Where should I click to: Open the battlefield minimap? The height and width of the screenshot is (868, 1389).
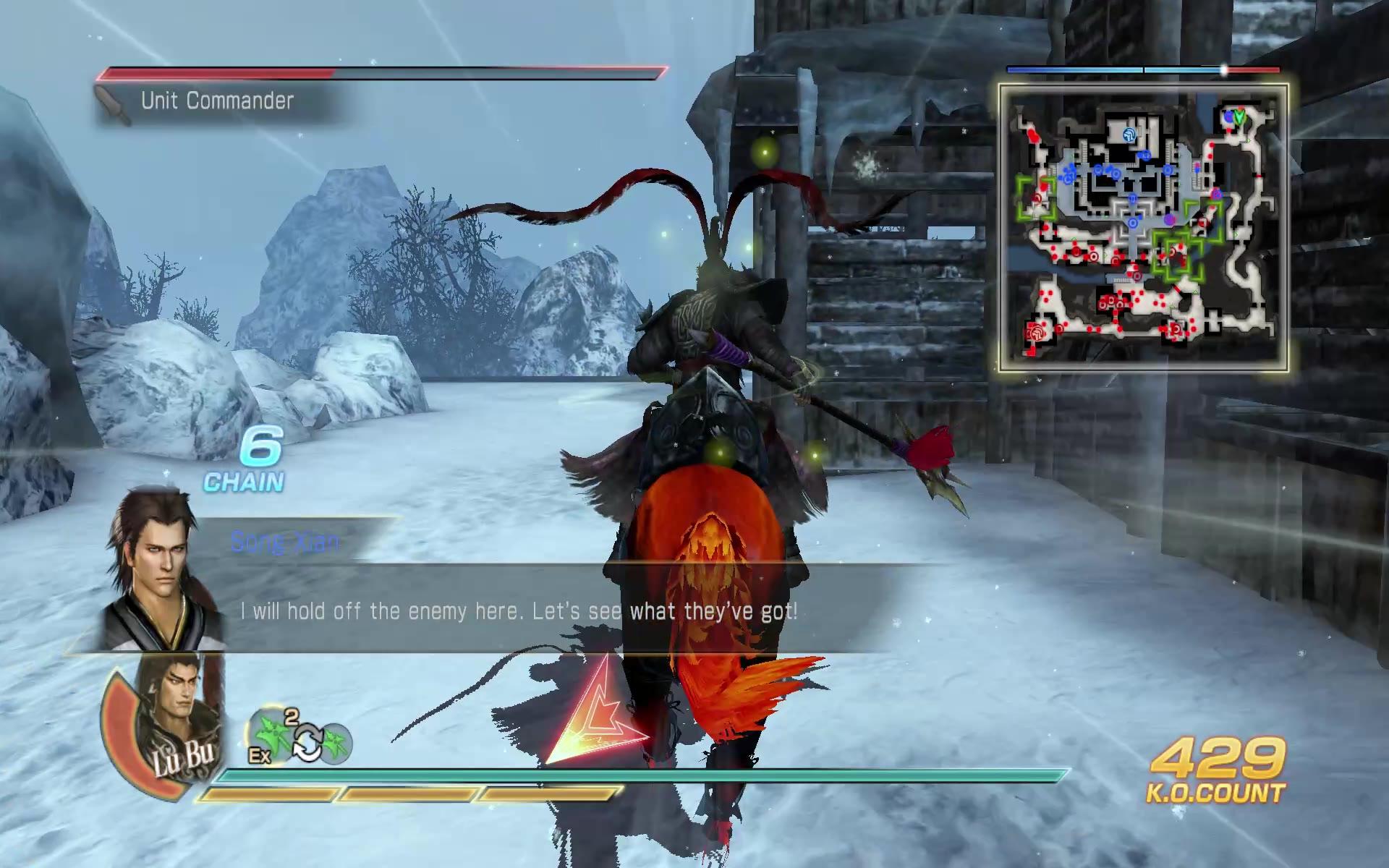click(1143, 228)
